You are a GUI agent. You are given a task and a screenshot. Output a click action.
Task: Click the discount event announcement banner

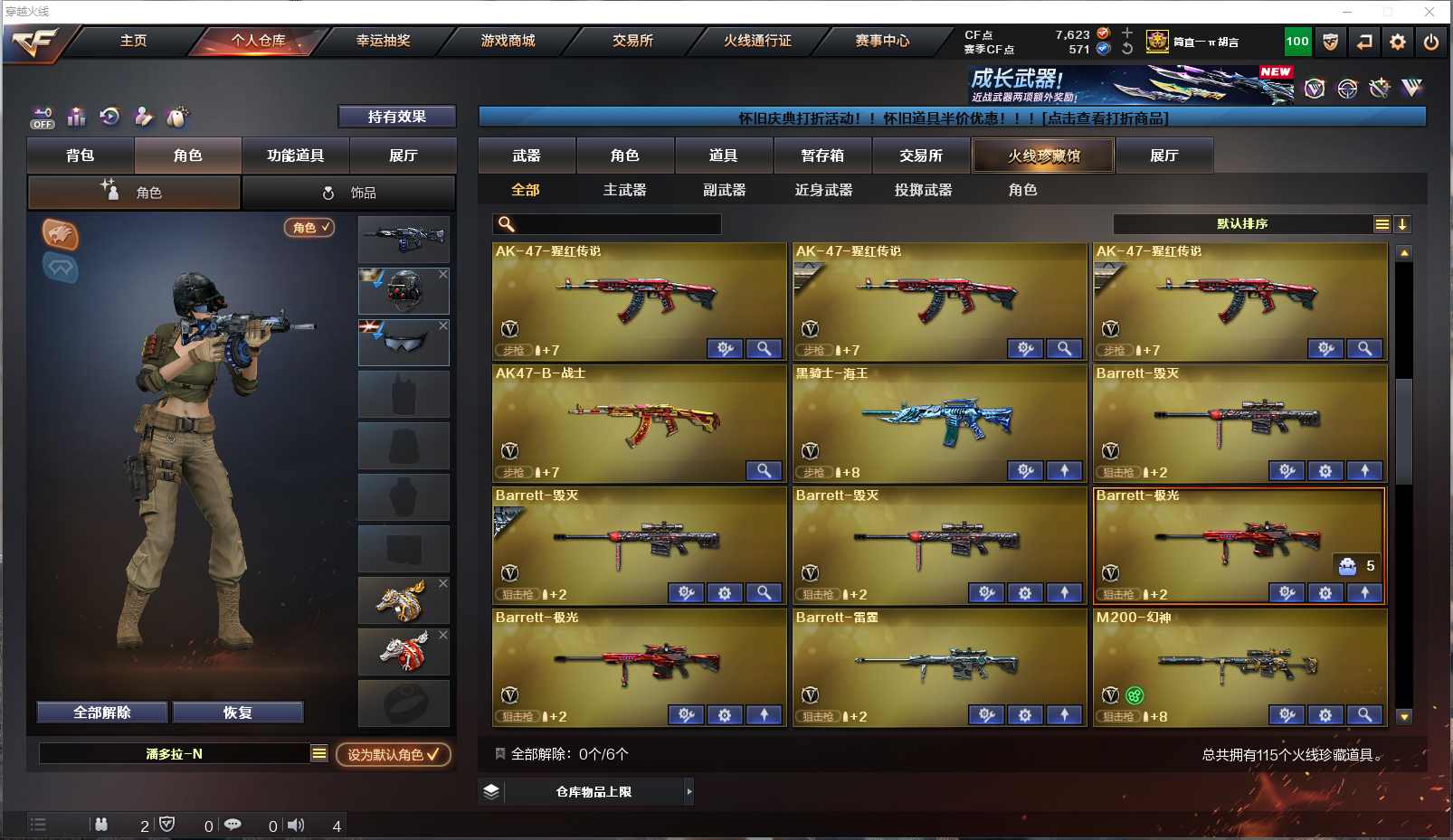tap(952, 118)
